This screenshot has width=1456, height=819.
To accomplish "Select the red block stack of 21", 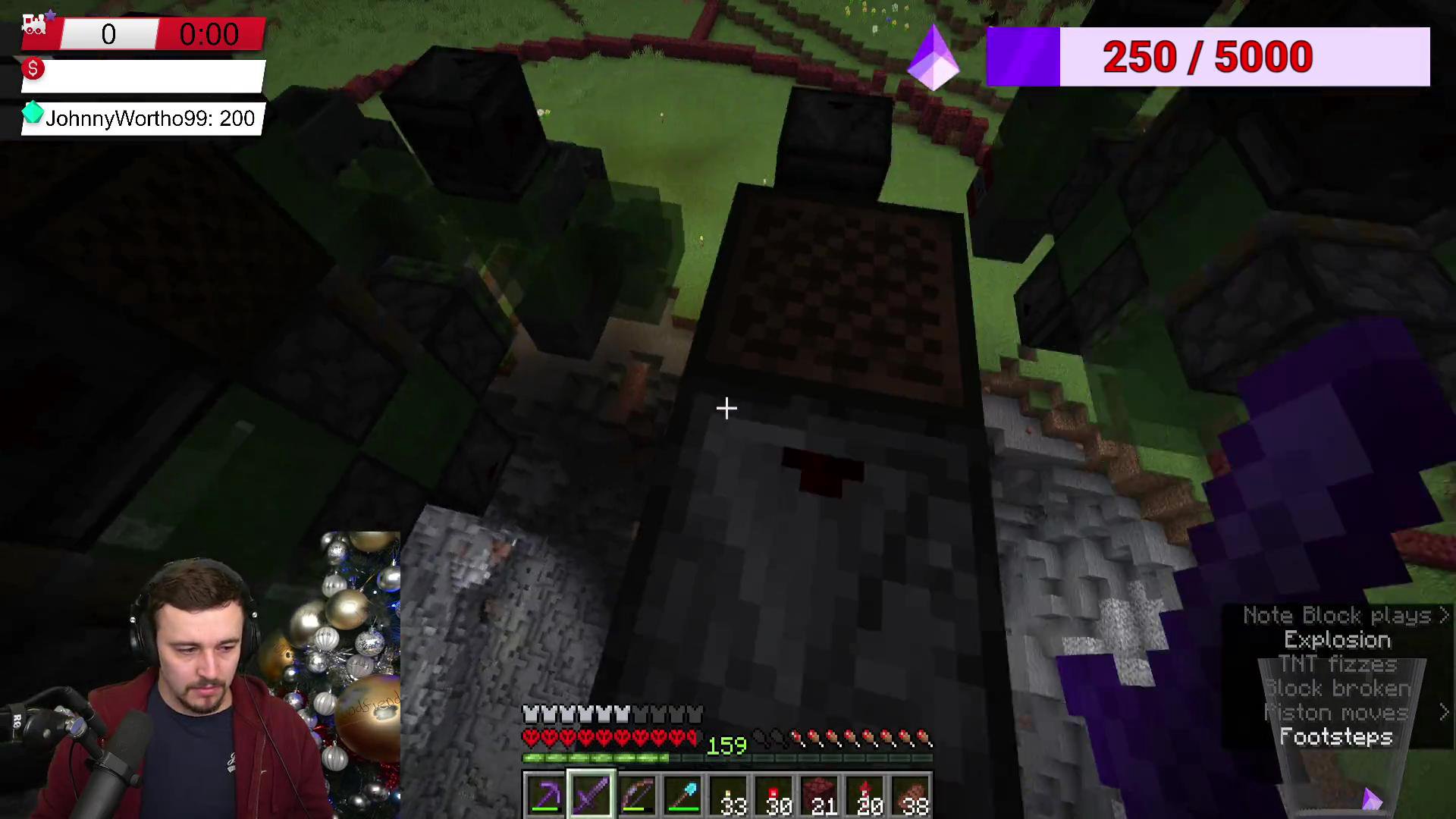I will click(820, 795).
